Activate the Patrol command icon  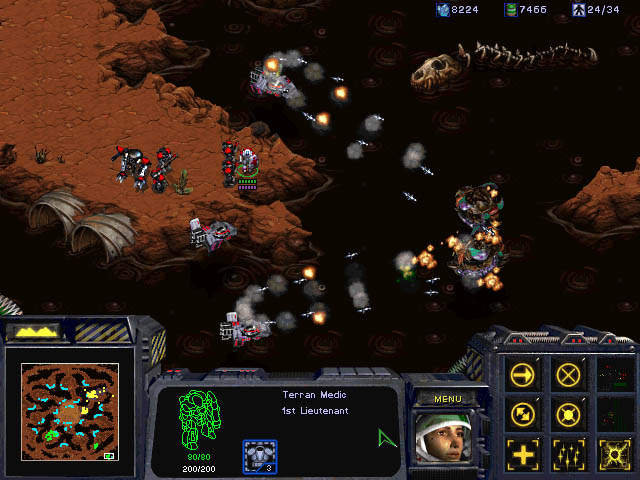(522, 412)
